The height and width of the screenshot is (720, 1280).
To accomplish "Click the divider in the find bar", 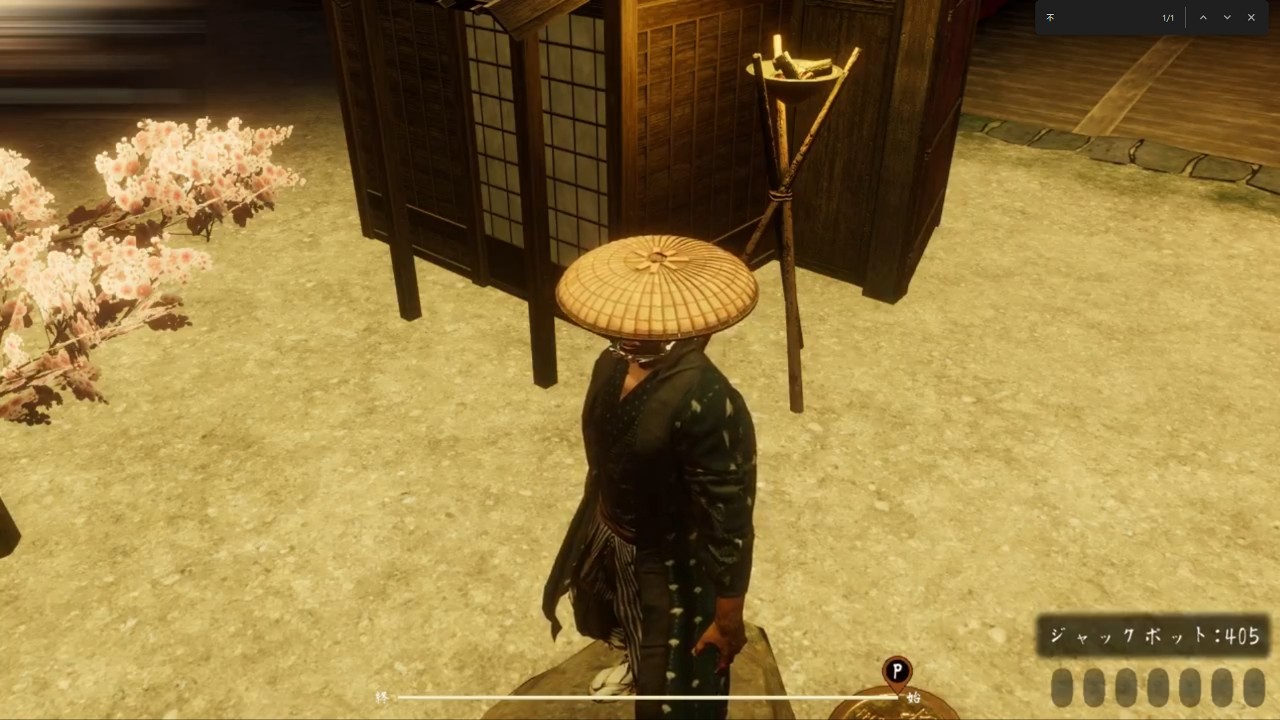I will 1186,17.
